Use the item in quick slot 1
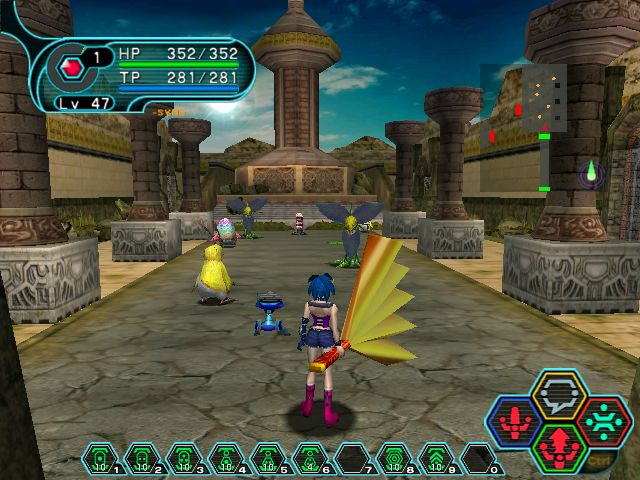Image resolution: width=640 pixels, height=480 pixels. tap(99, 459)
